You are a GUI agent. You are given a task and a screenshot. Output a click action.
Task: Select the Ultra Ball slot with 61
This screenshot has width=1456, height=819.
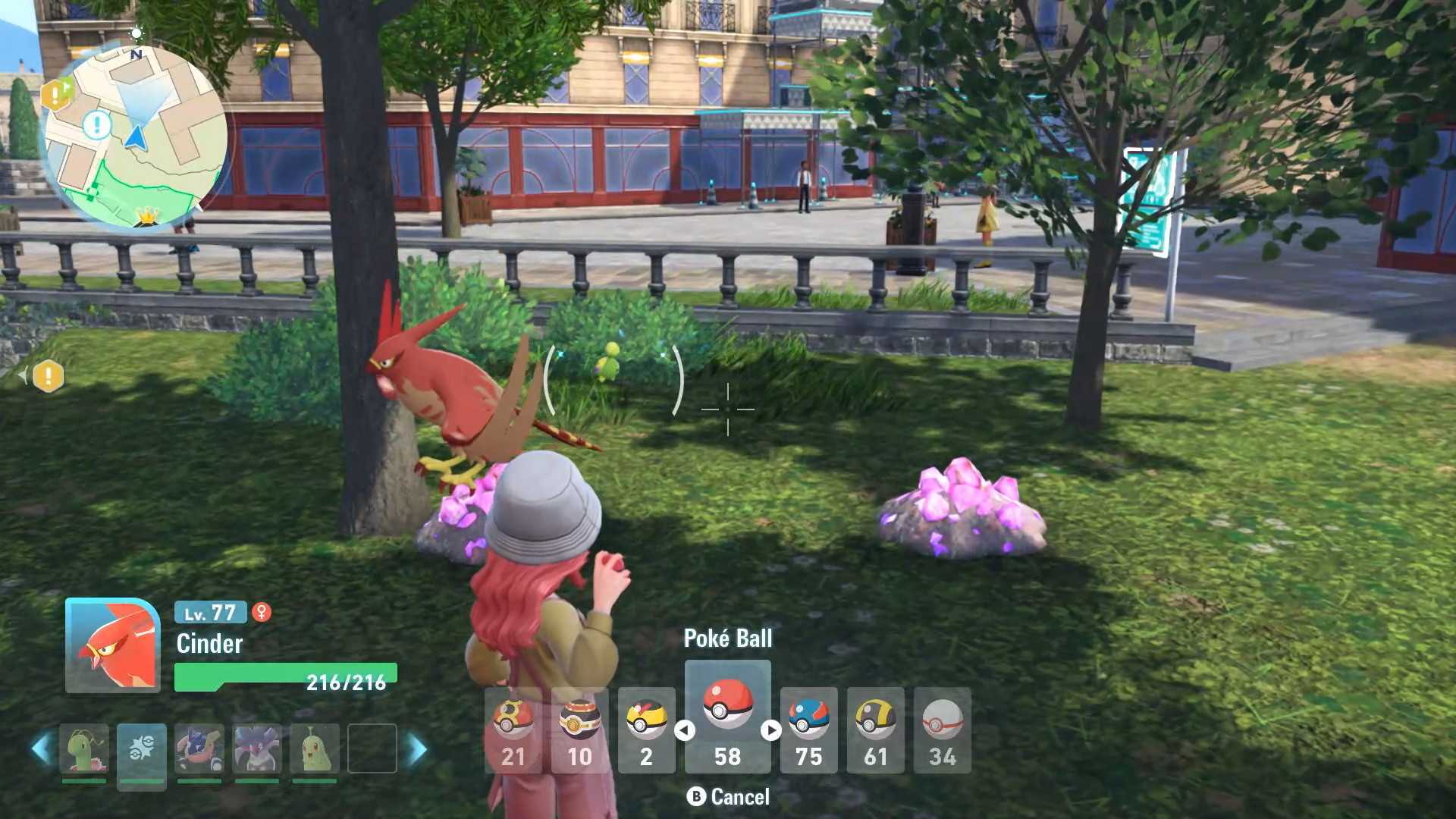tap(875, 730)
